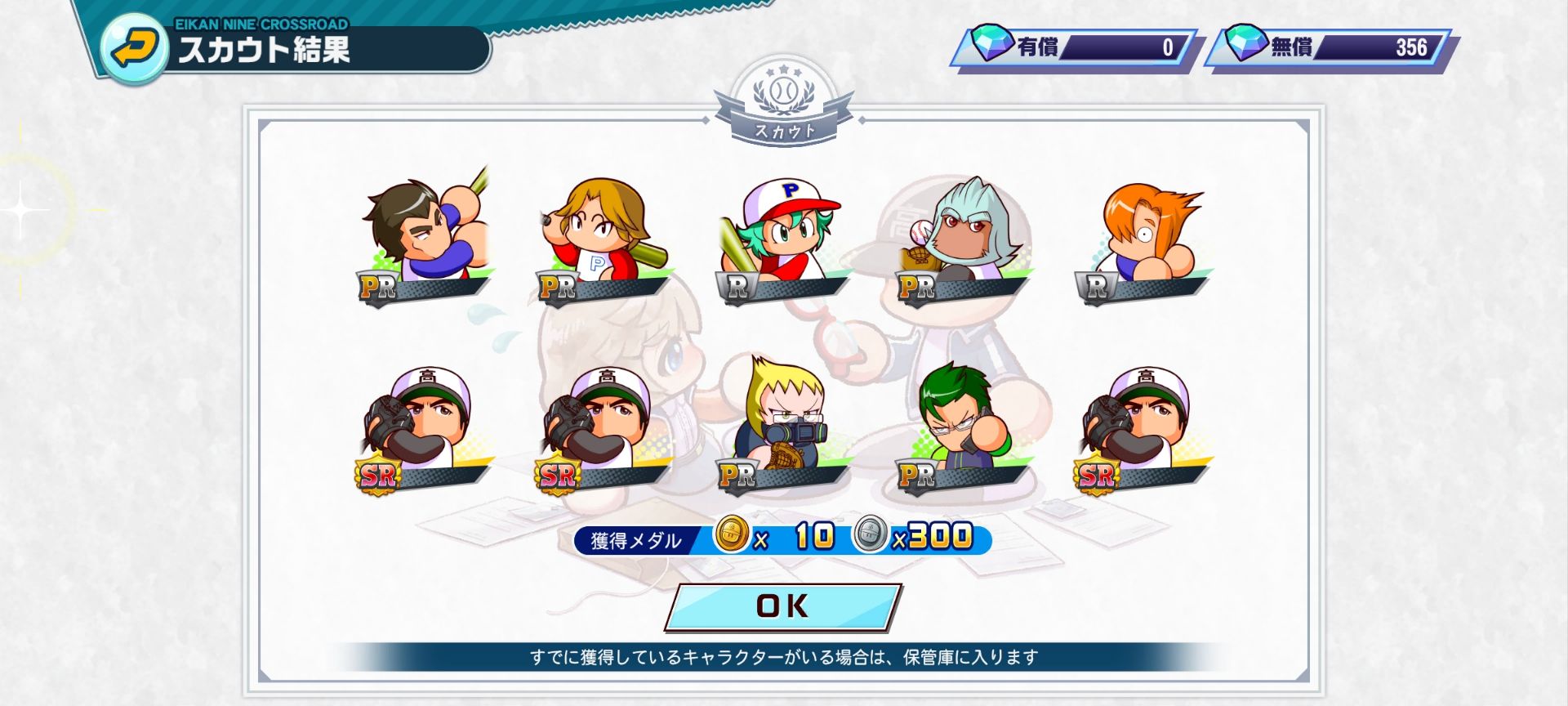Select the green-haired capped batter R card
Screen dimensions: 1568x706
pyautogui.click(x=782, y=239)
